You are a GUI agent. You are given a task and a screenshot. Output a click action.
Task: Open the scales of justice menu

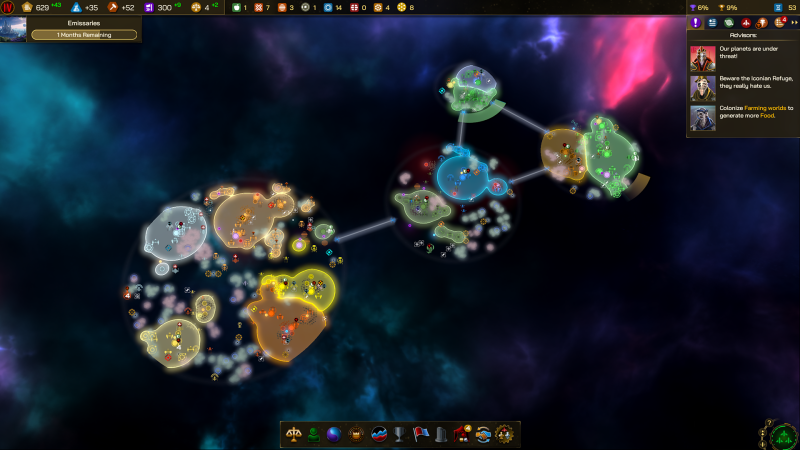[295, 434]
